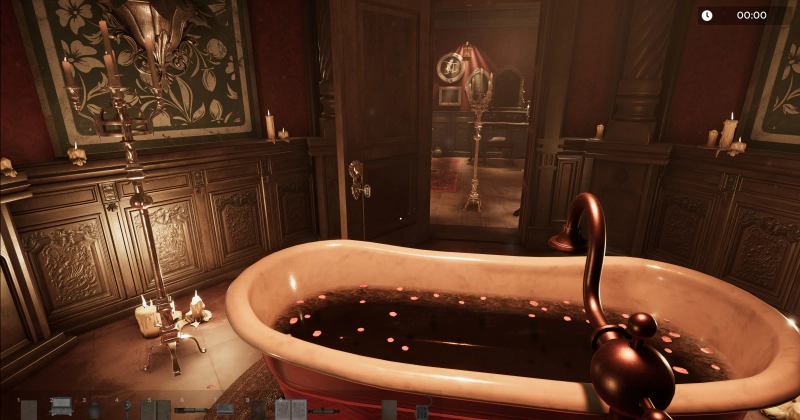Image resolution: width=800 pixels, height=420 pixels.
Task: Choose the round dark item in slot 3
Action: tap(93, 409)
